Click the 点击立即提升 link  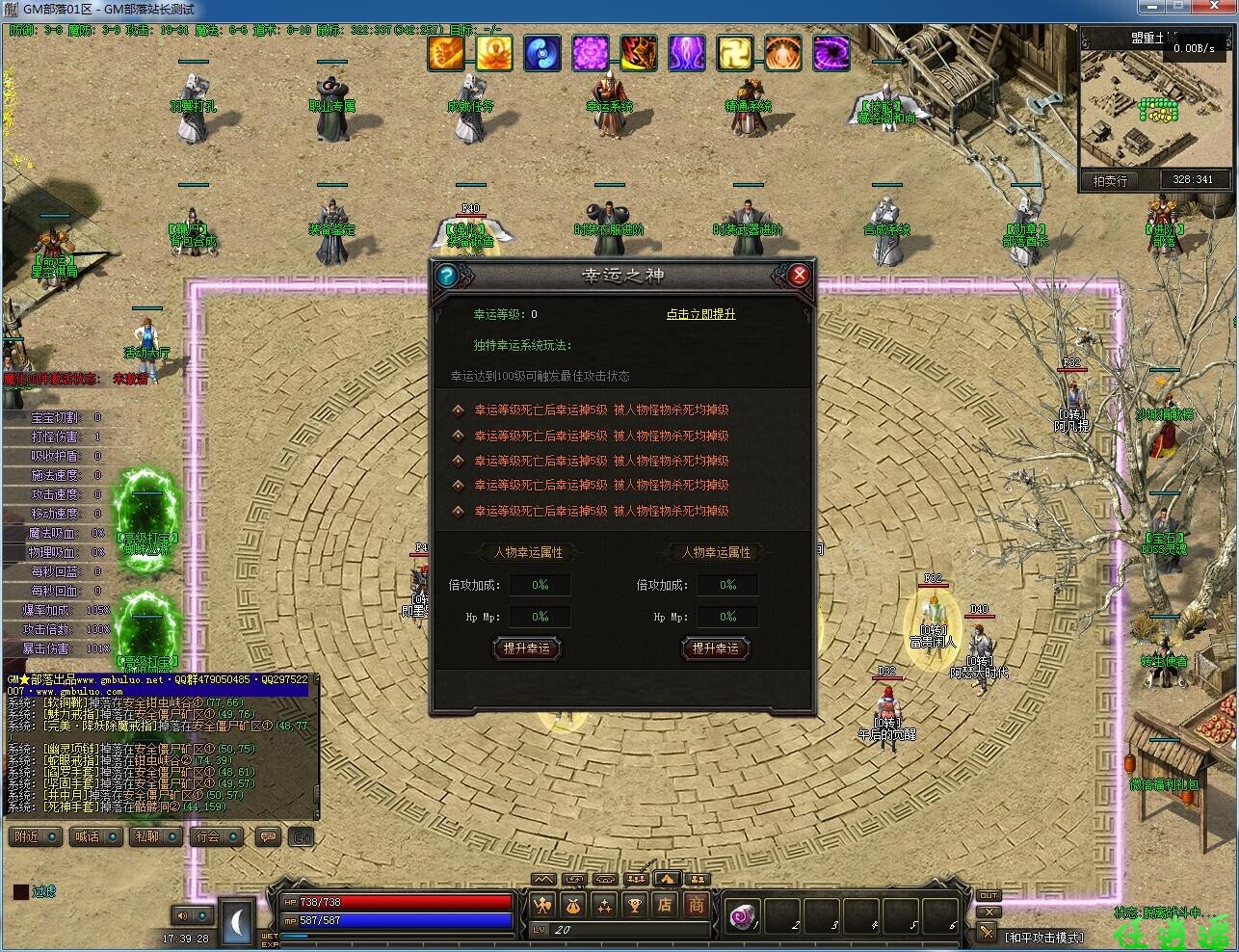coord(700,314)
